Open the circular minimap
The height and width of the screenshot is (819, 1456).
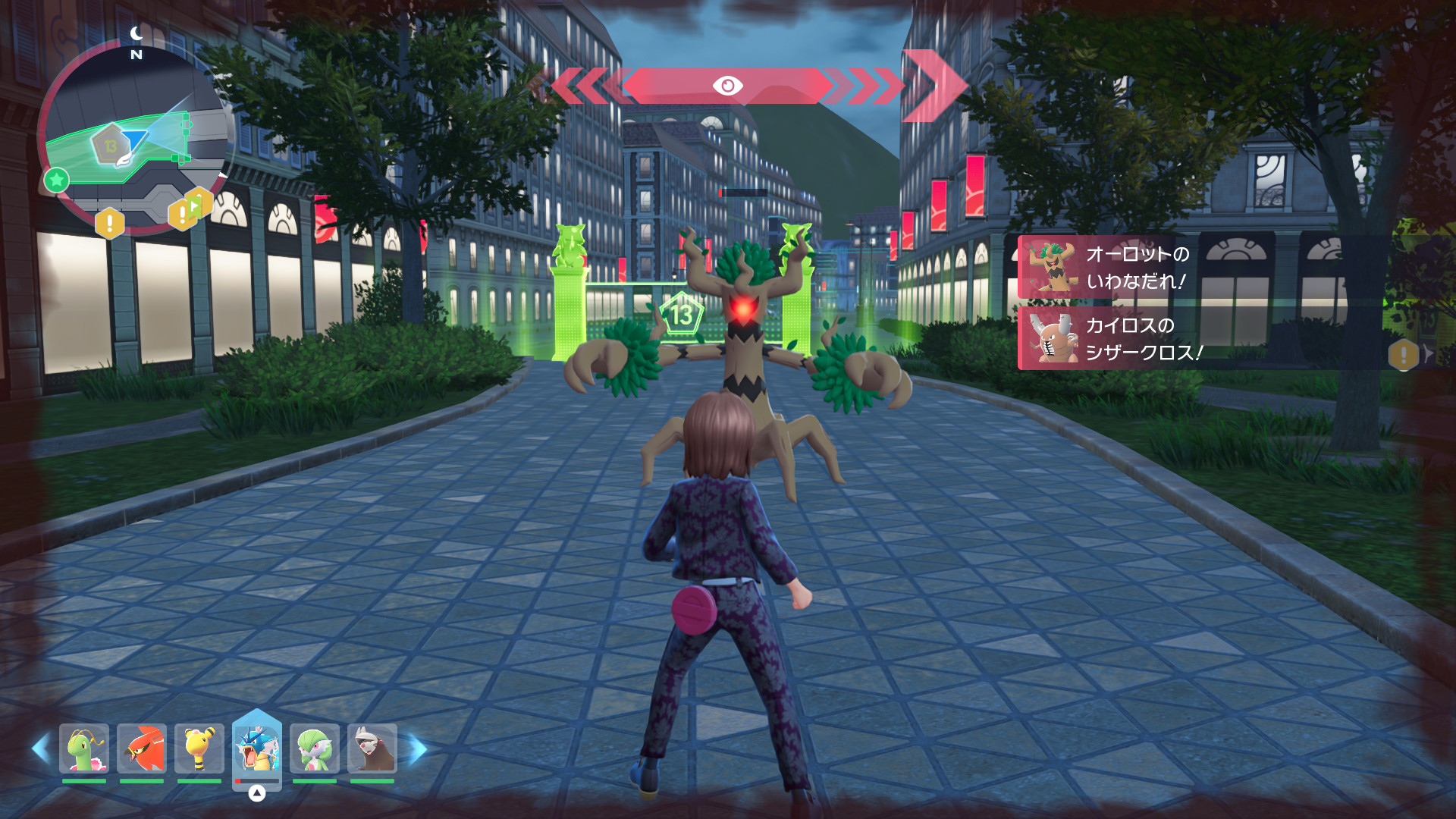(135, 136)
